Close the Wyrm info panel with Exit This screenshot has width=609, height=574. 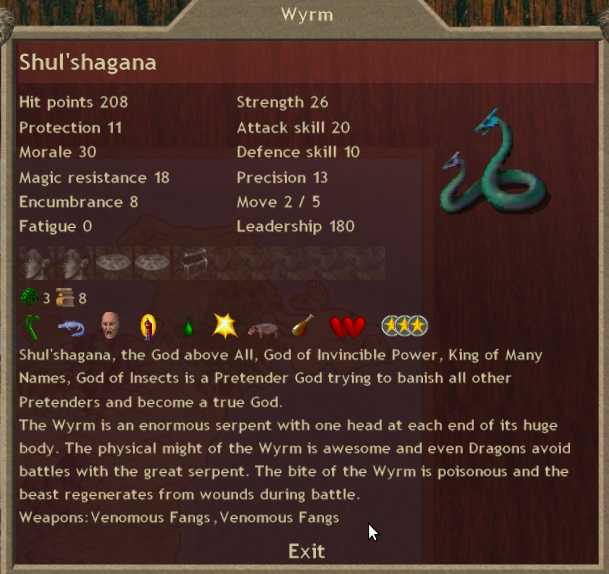[x=306, y=551]
